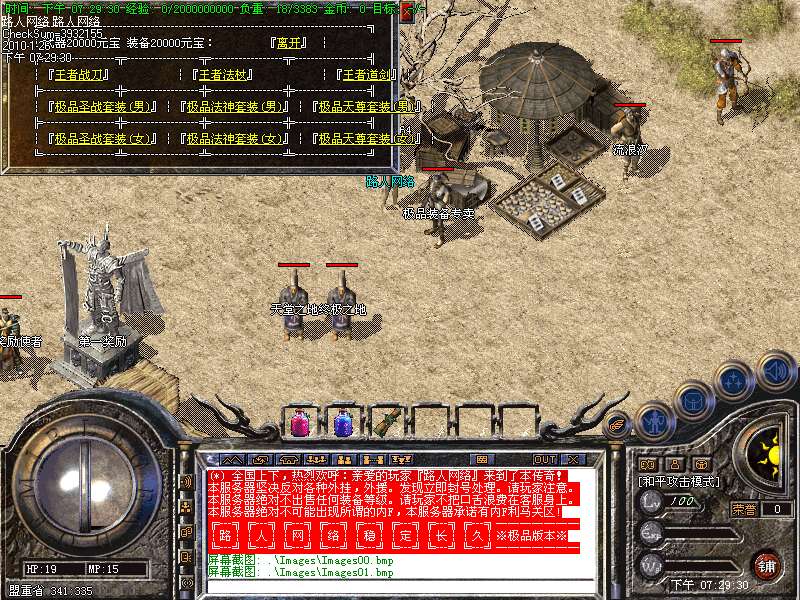Open the skills round button with stars

click(x=734, y=381)
